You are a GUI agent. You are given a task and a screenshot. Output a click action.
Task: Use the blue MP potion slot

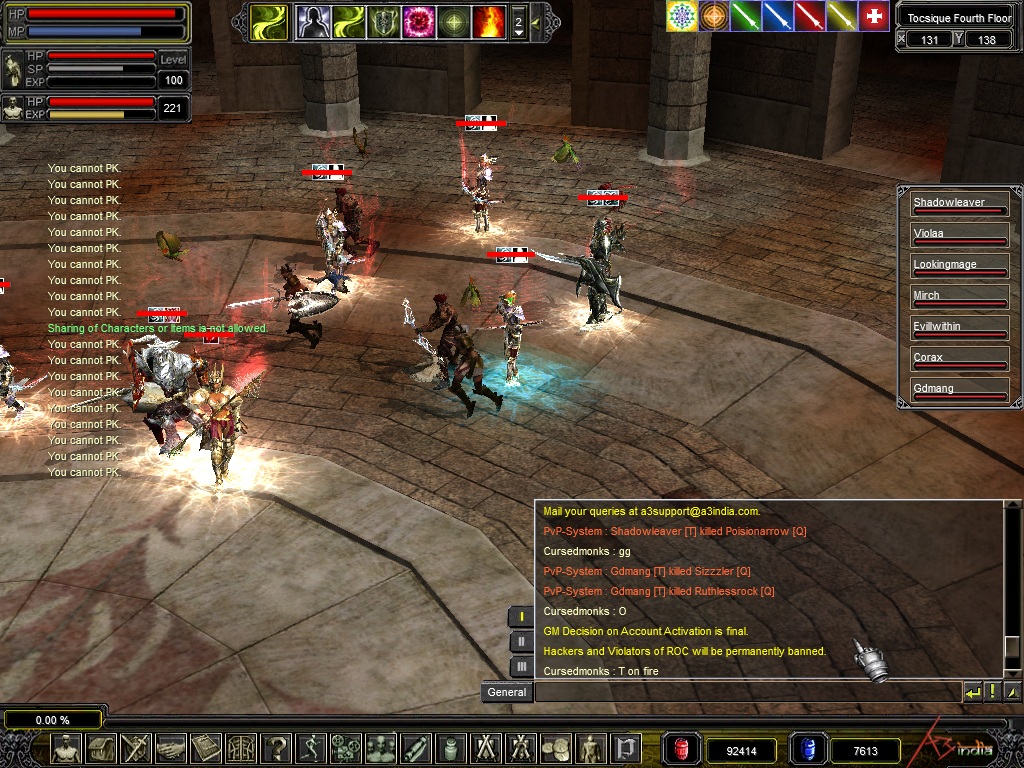pyautogui.click(x=808, y=749)
